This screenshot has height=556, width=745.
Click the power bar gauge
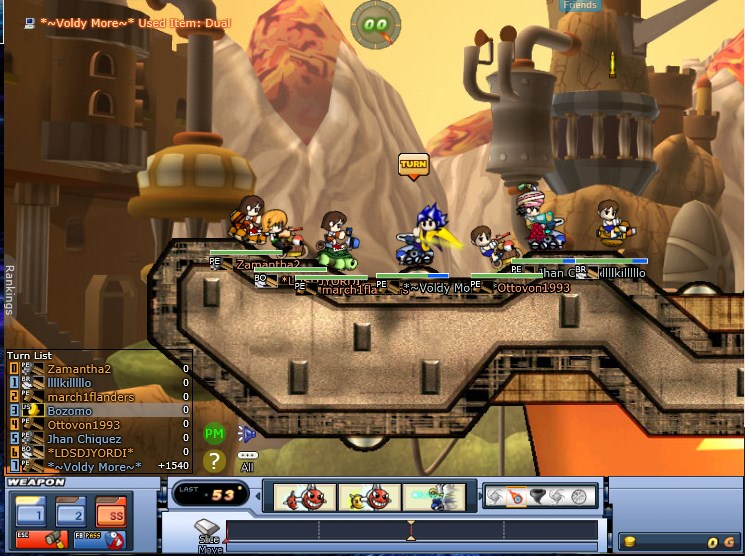(412, 532)
